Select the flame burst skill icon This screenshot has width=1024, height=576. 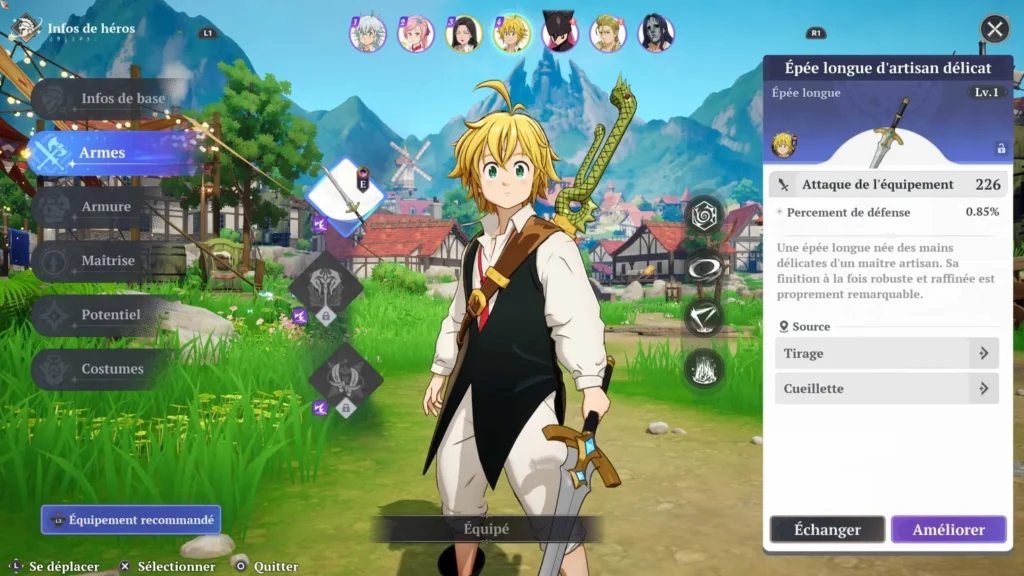click(x=704, y=369)
